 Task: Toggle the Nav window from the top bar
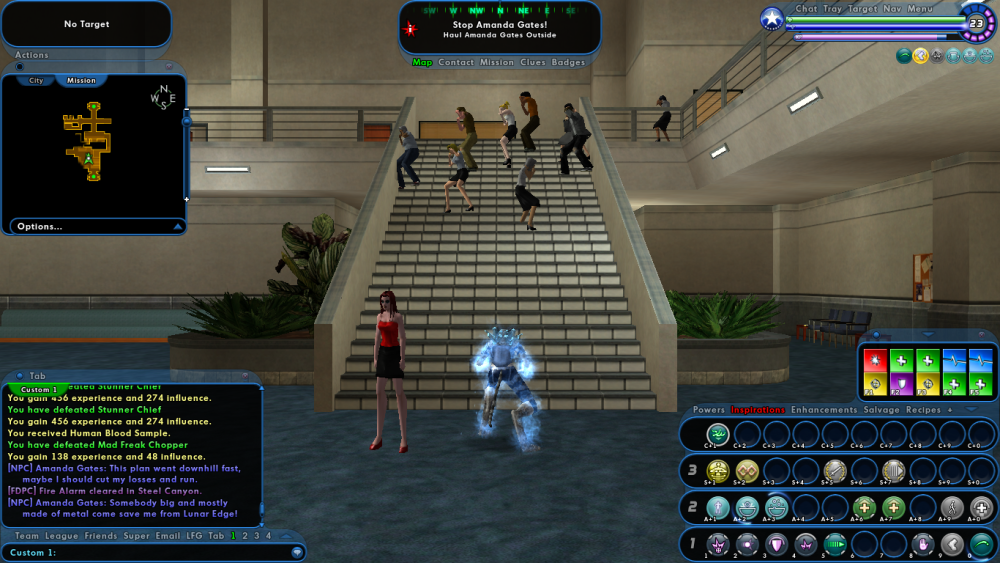pyautogui.click(x=892, y=9)
